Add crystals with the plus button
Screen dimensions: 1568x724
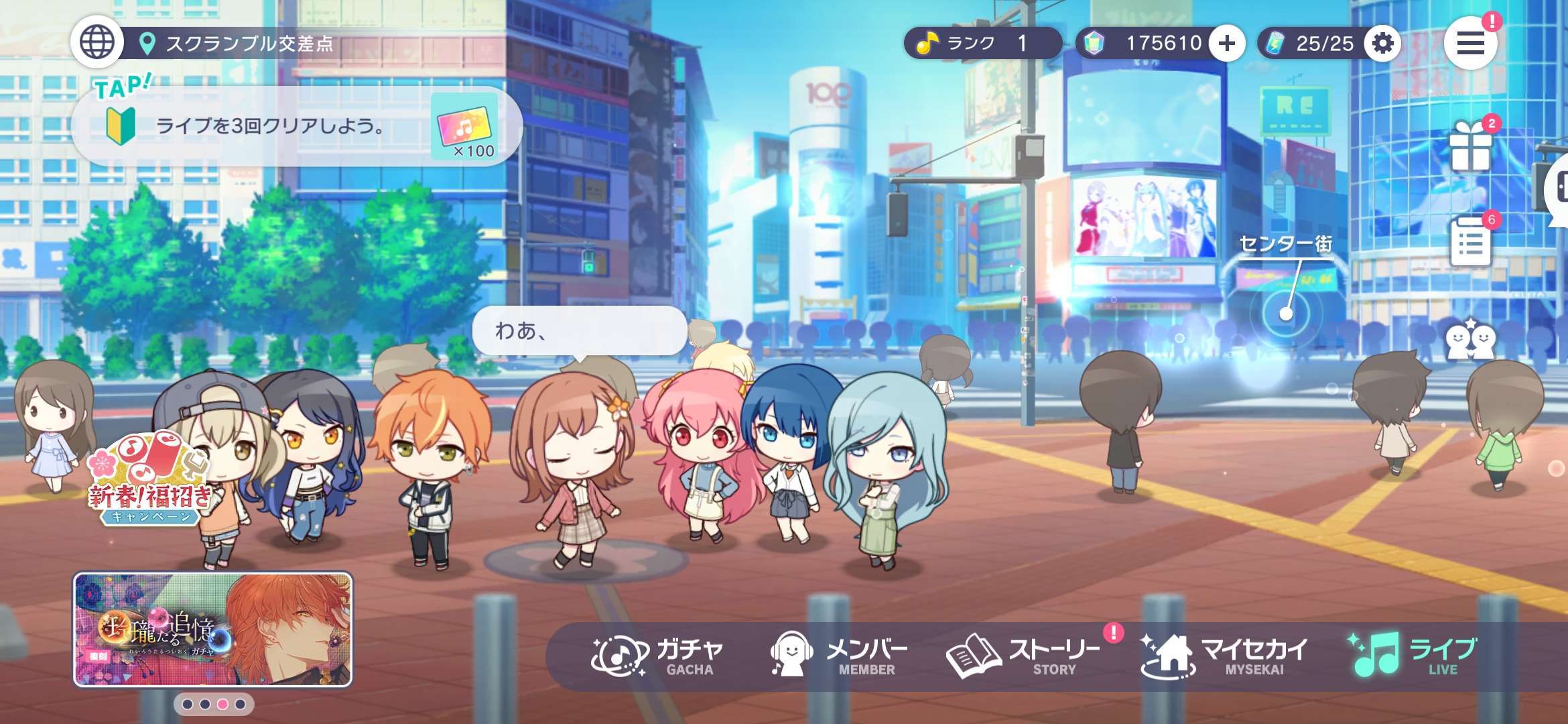pos(1227,44)
